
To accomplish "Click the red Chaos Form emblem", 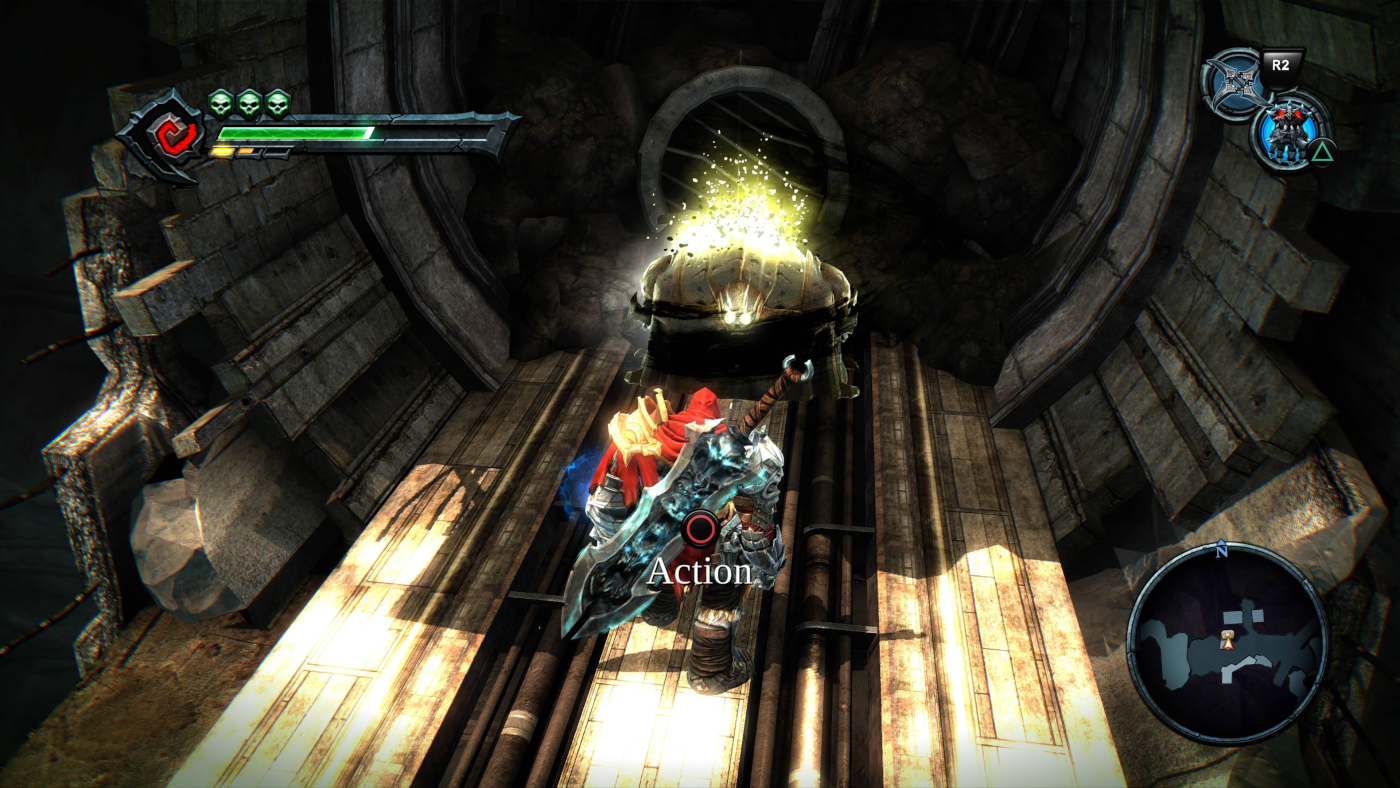I will click(163, 135).
